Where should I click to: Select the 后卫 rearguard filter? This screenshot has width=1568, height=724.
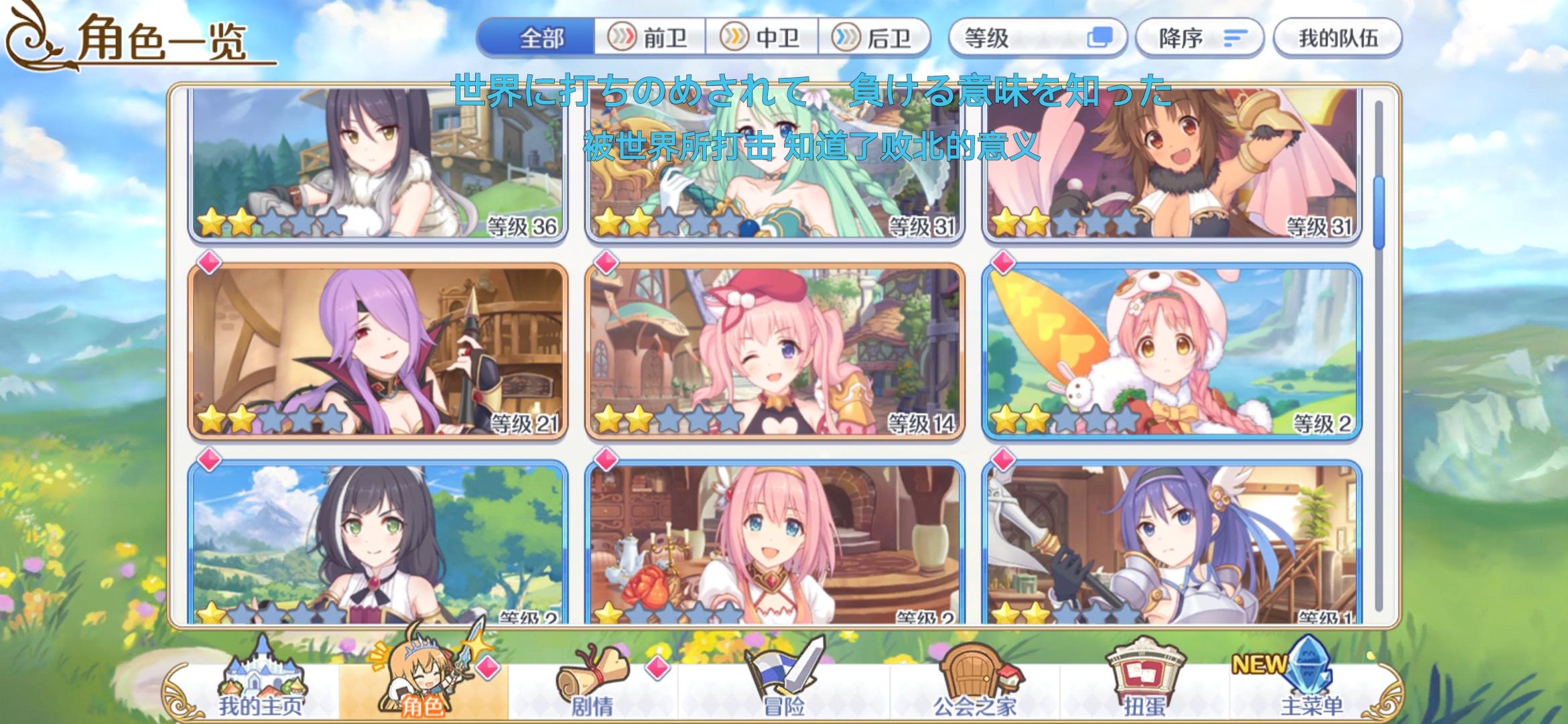(x=874, y=38)
